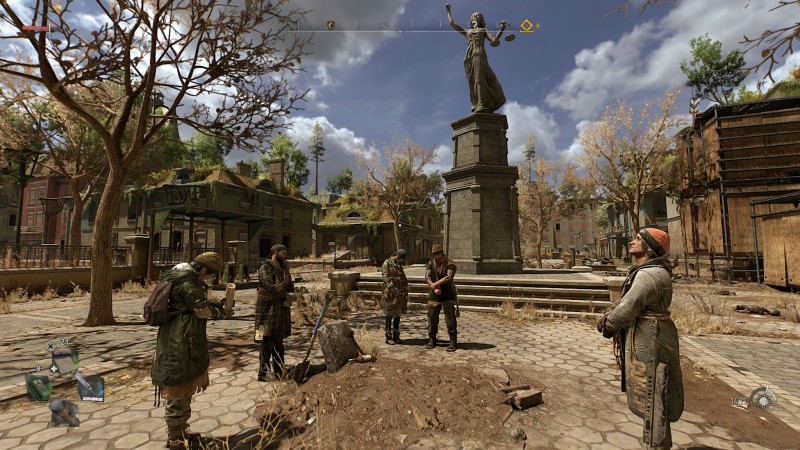Select the green consumable item slot
This screenshot has width=800, height=450.
pyautogui.click(x=38, y=387)
